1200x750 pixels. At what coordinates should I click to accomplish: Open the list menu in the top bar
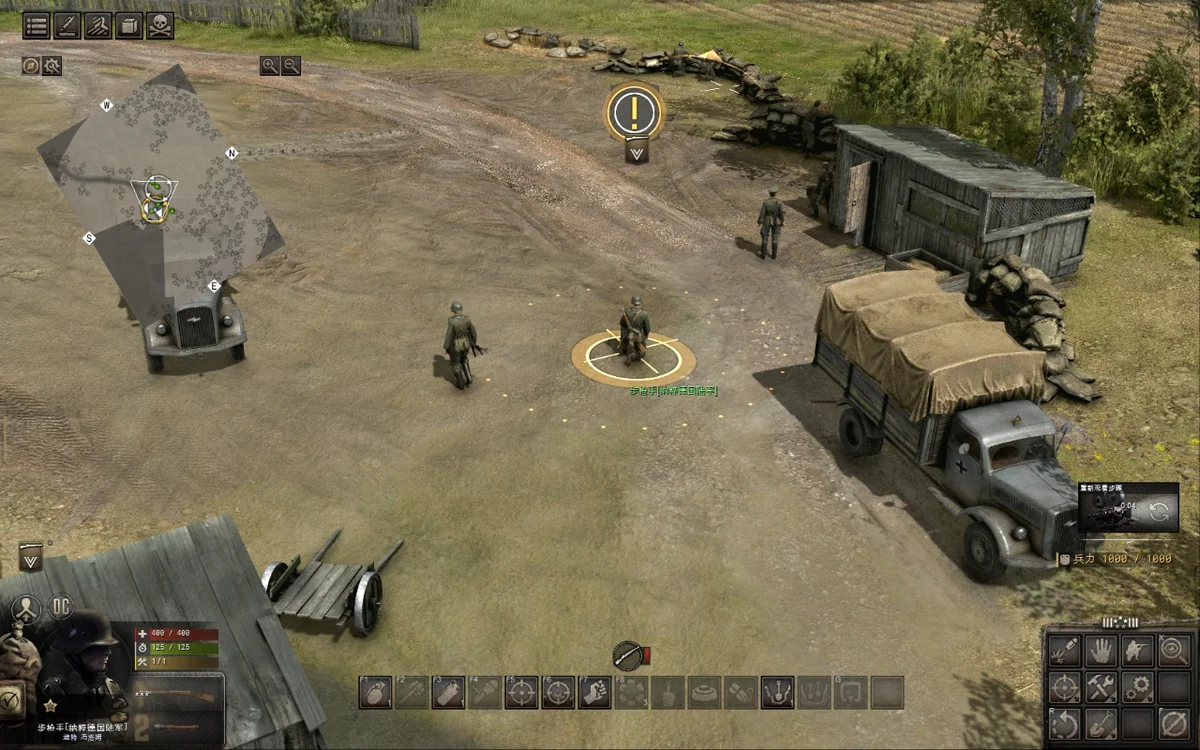click(37, 26)
